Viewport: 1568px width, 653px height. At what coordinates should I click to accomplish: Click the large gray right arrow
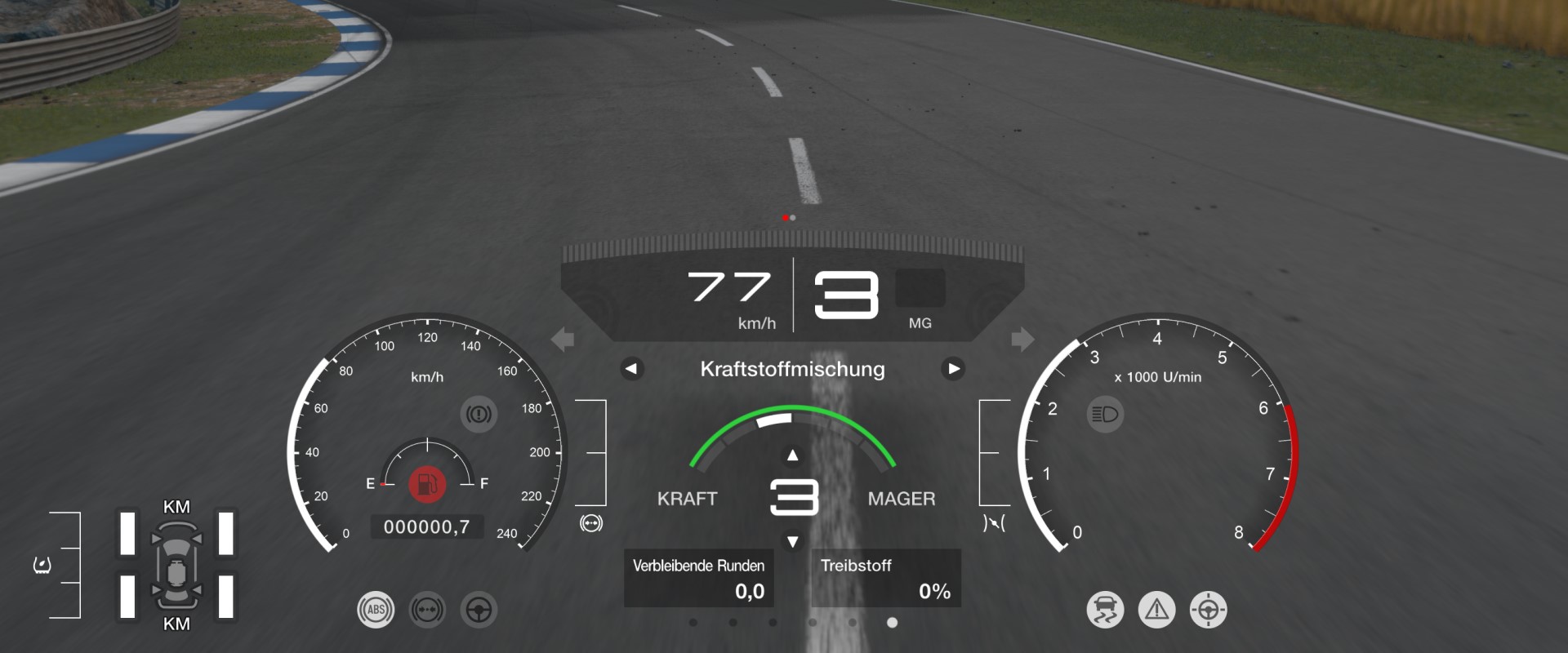coord(1022,339)
